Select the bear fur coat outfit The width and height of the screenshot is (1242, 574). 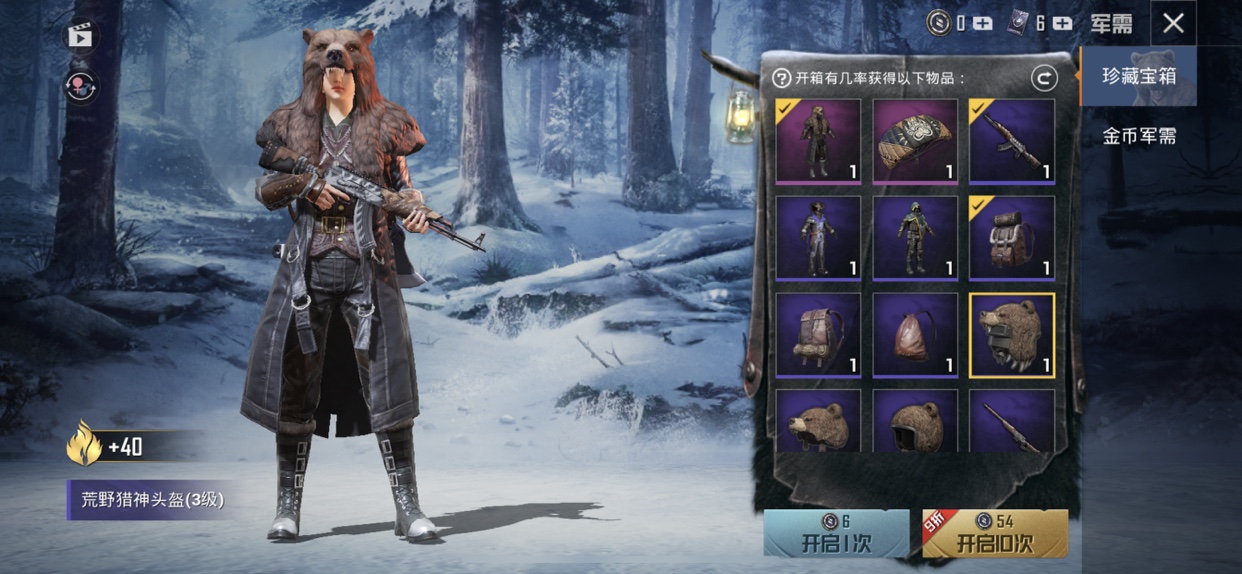point(818,141)
